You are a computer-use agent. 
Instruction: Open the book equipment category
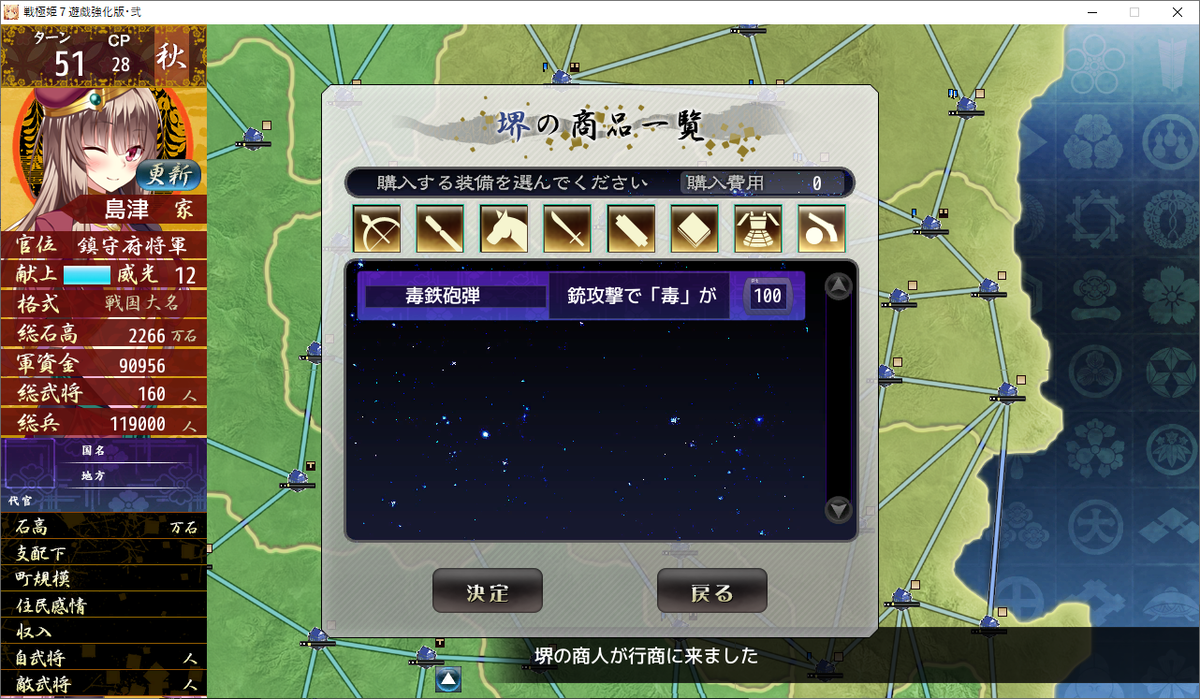(x=695, y=229)
